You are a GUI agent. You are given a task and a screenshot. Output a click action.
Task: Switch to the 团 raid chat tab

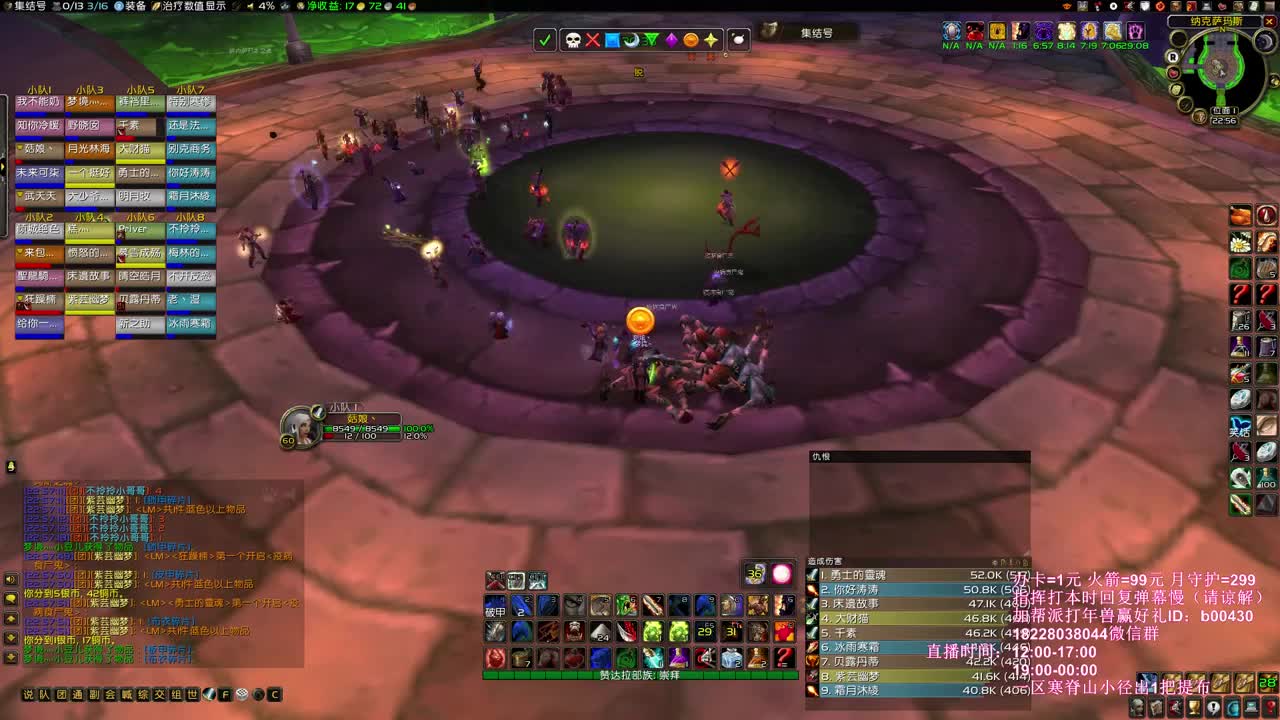59,692
